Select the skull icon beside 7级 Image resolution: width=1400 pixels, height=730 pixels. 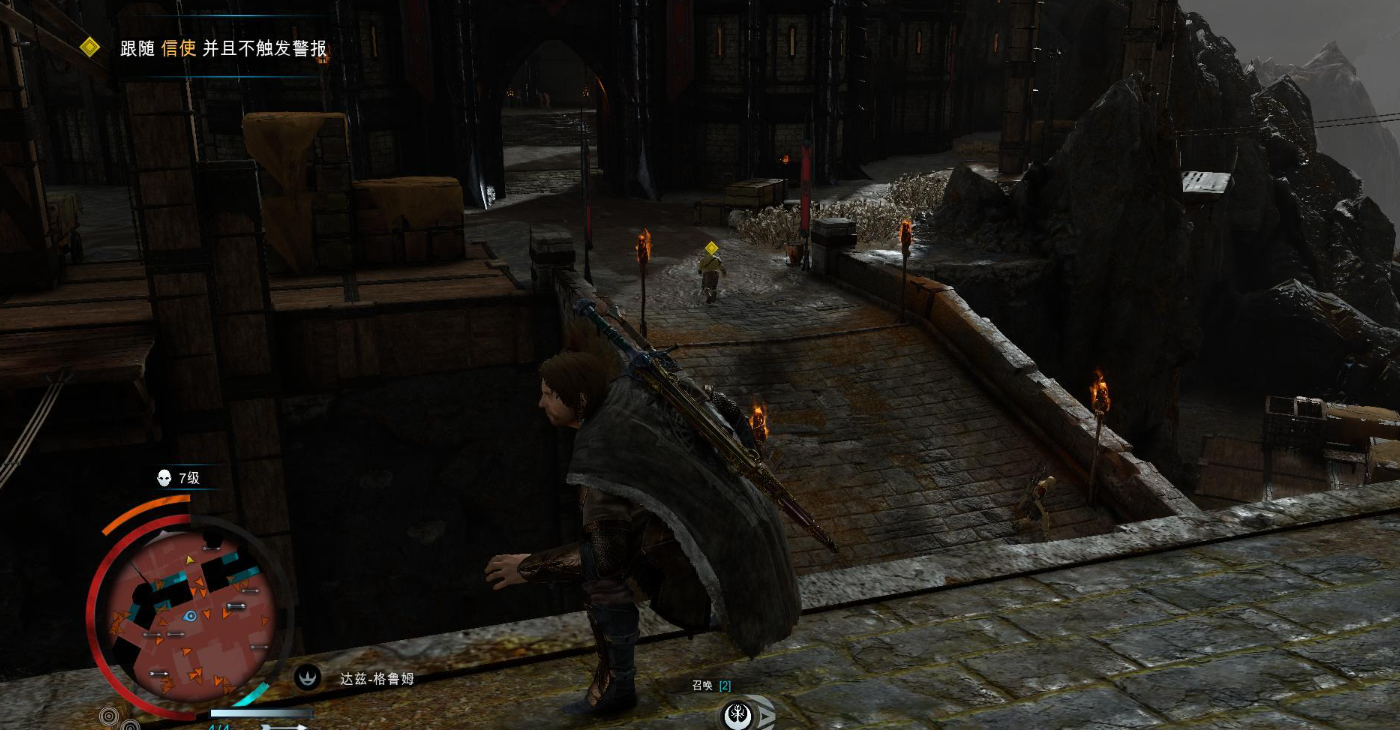pyautogui.click(x=165, y=478)
